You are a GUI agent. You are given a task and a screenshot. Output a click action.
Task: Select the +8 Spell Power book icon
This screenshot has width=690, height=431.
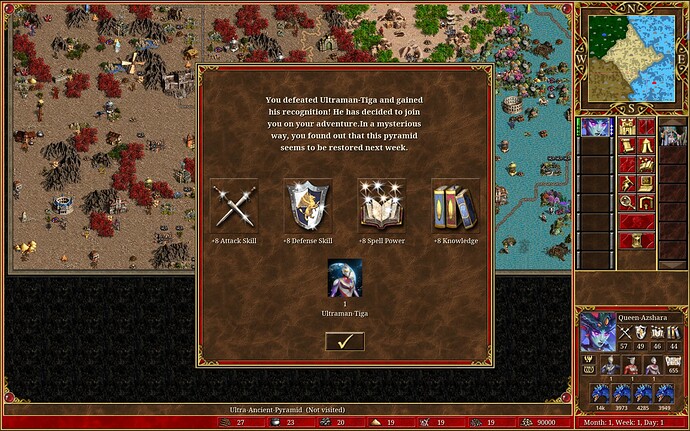pos(381,204)
